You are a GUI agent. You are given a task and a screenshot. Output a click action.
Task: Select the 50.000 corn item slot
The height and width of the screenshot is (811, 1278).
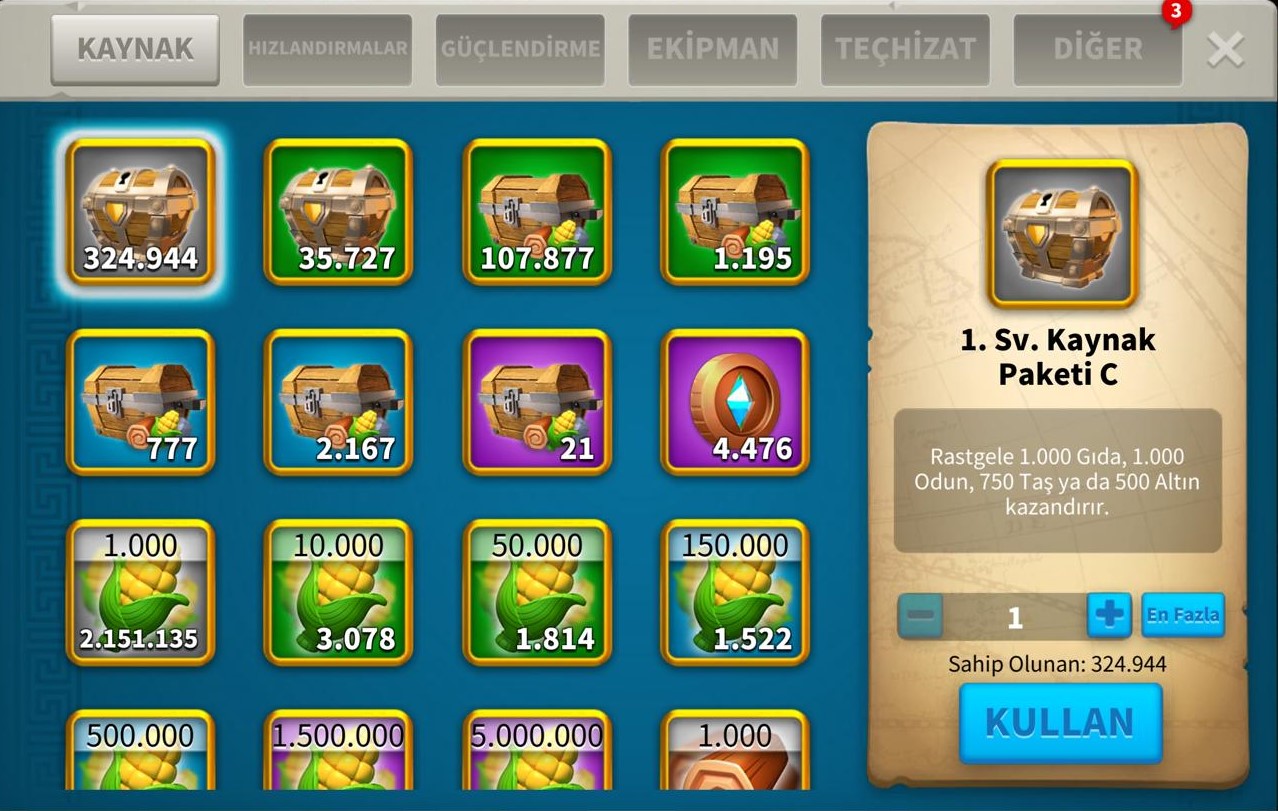tap(537, 592)
